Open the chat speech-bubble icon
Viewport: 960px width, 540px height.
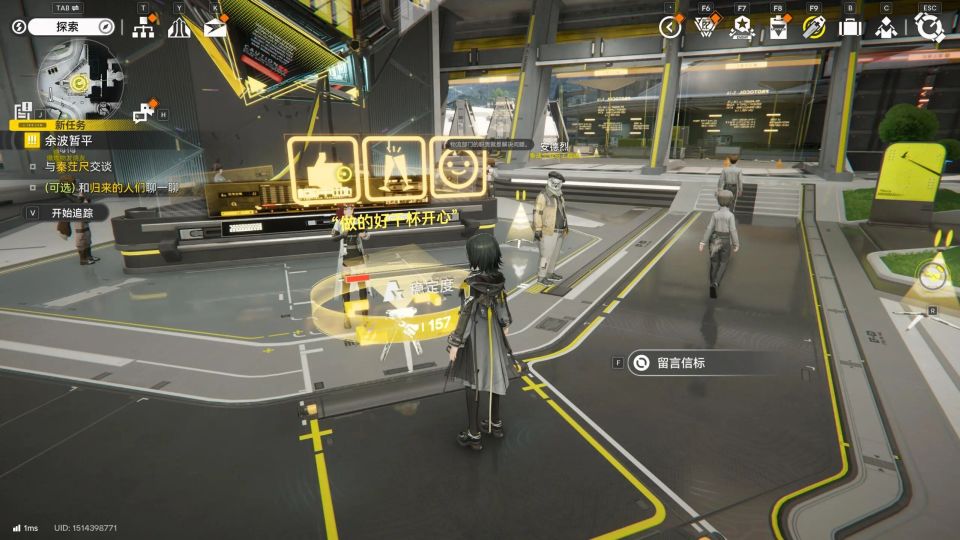[x=145, y=111]
